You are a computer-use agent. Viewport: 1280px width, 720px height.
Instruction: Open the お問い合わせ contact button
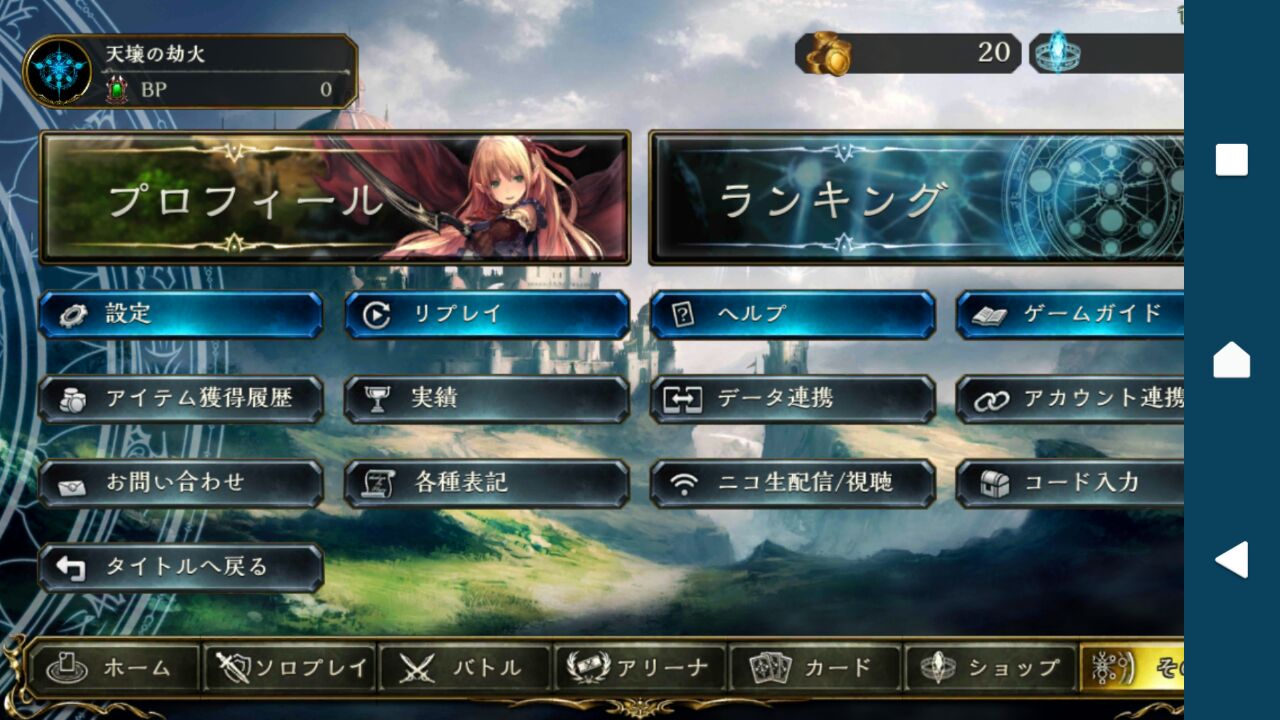181,484
